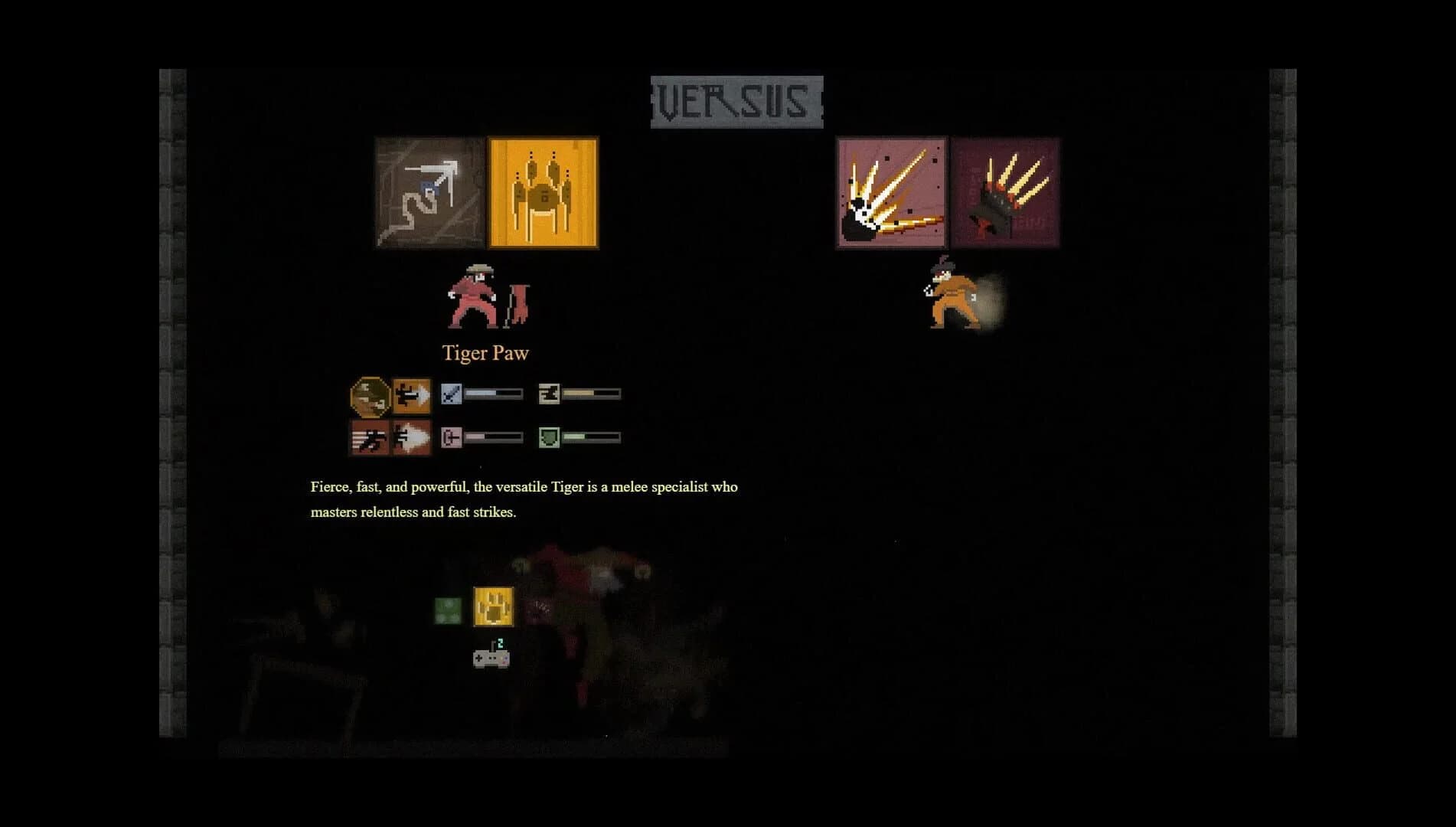Image resolution: width=1456 pixels, height=827 pixels.
Task: Click the hammer stat icon
Action: 548,393
